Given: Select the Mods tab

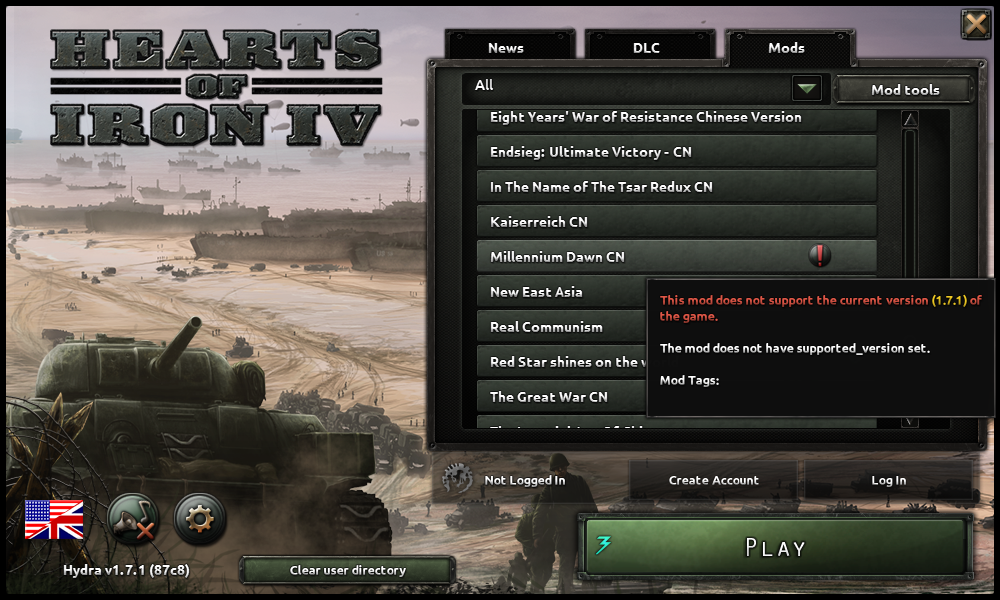Looking at the screenshot, I should [x=786, y=47].
